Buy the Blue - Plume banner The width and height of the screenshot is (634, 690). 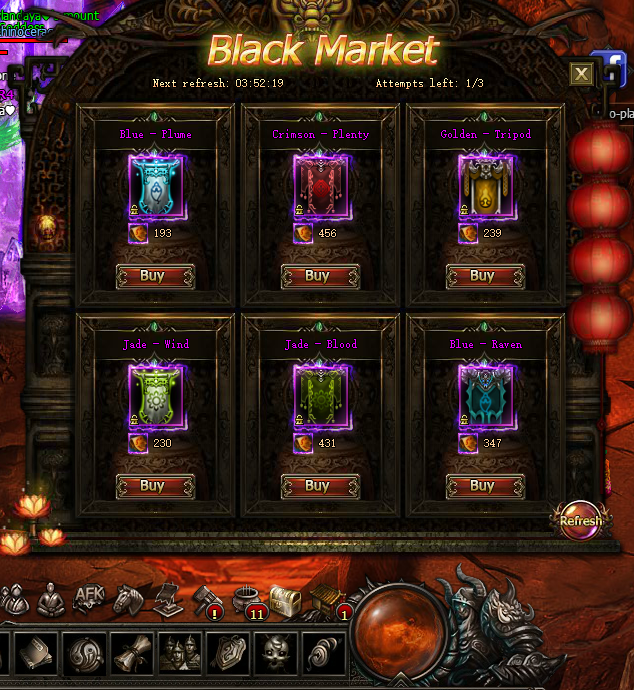click(x=155, y=276)
